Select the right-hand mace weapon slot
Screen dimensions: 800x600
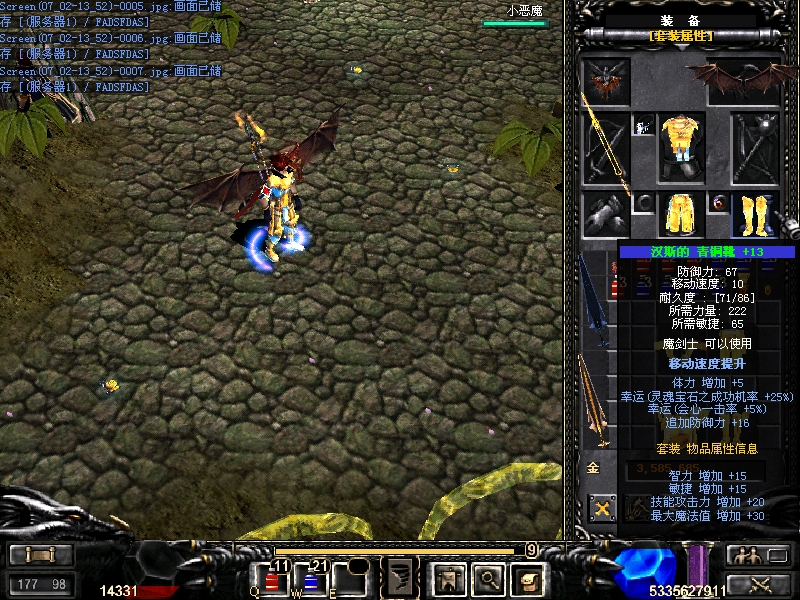pyautogui.click(x=753, y=147)
